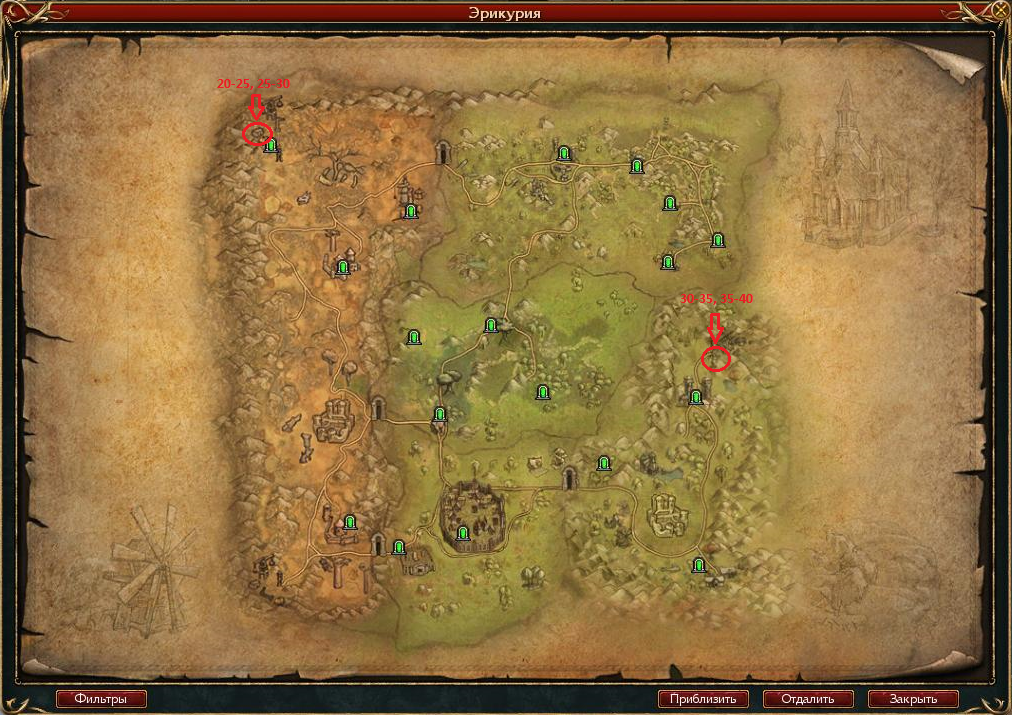
Task: Zoom in with the Приблизить button
Action: point(703,699)
